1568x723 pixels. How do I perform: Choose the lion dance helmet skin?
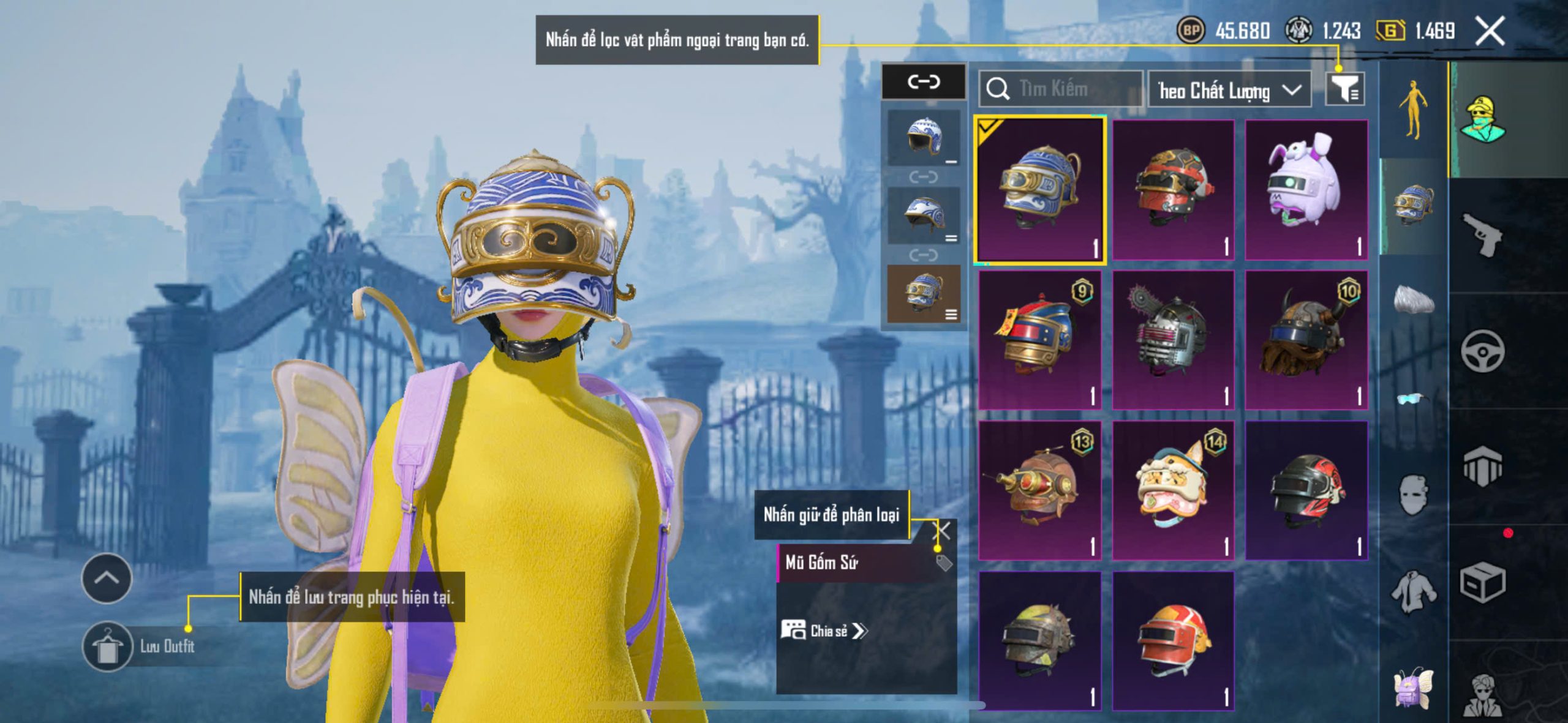[x=1172, y=490]
